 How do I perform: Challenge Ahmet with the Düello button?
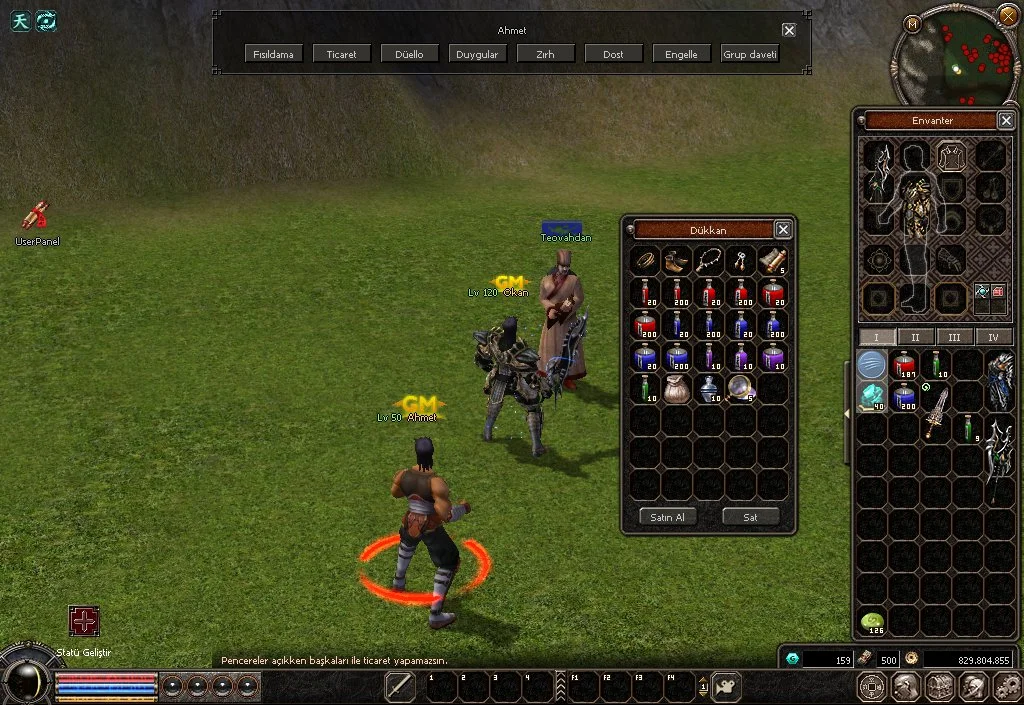(x=409, y=54)
